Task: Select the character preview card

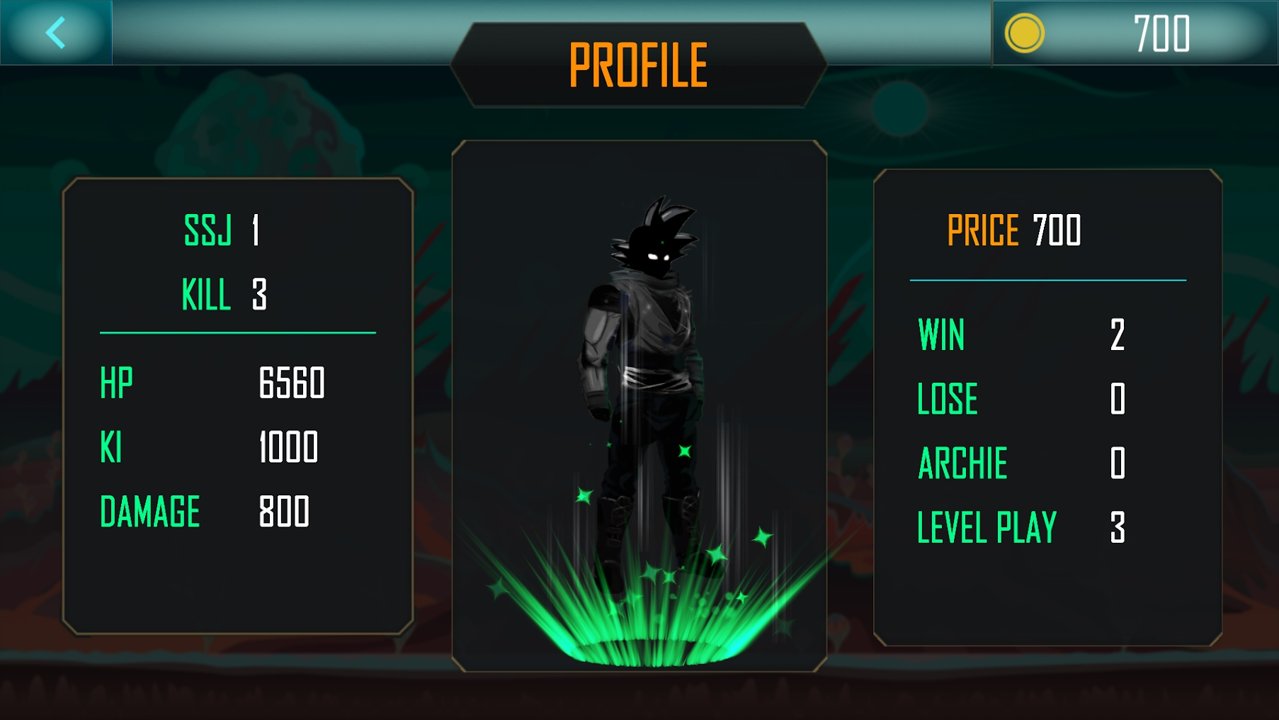Action: pyautogui.click(x=639, y=405)
